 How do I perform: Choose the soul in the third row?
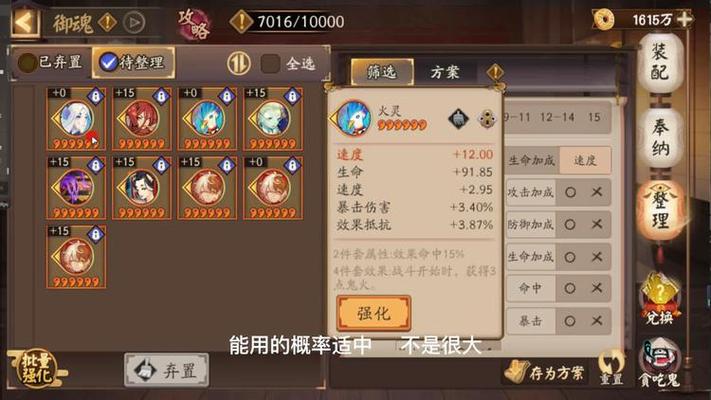pyautogui.click(x=73, y=254)
